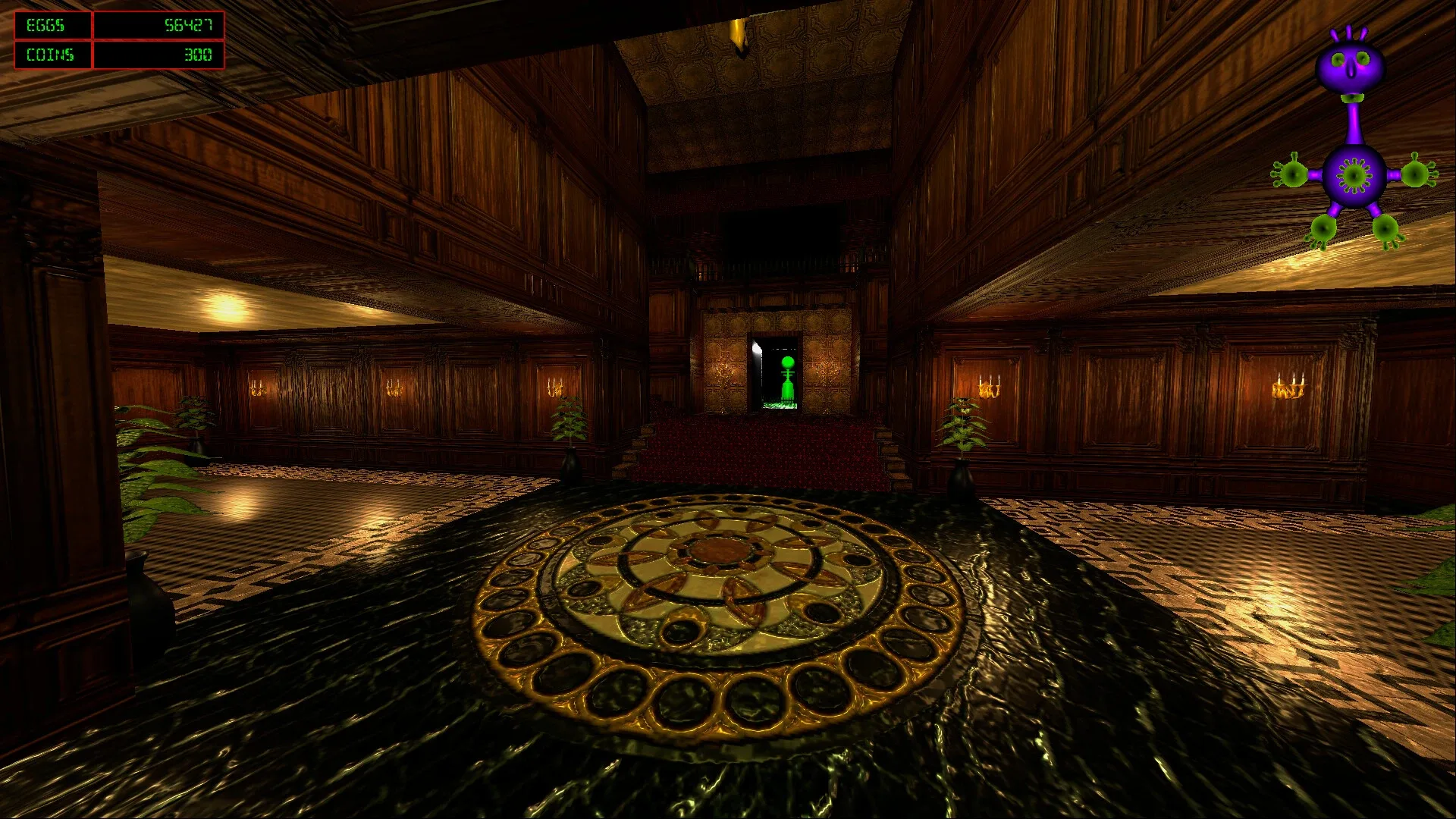Click the green alien figure in the far doorway

point(786,375)
